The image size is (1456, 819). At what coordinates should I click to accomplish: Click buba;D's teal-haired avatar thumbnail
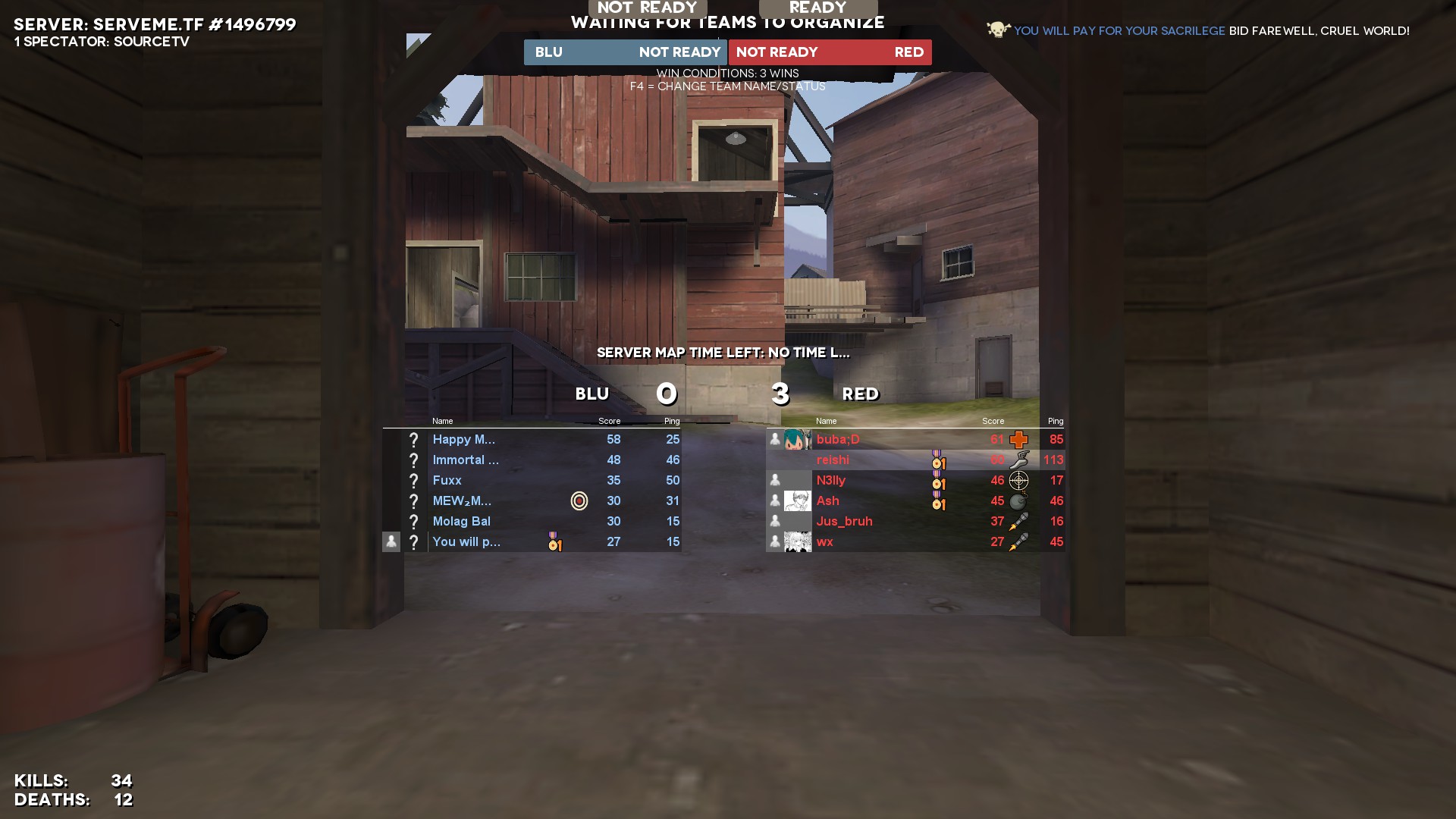point(798,440)
